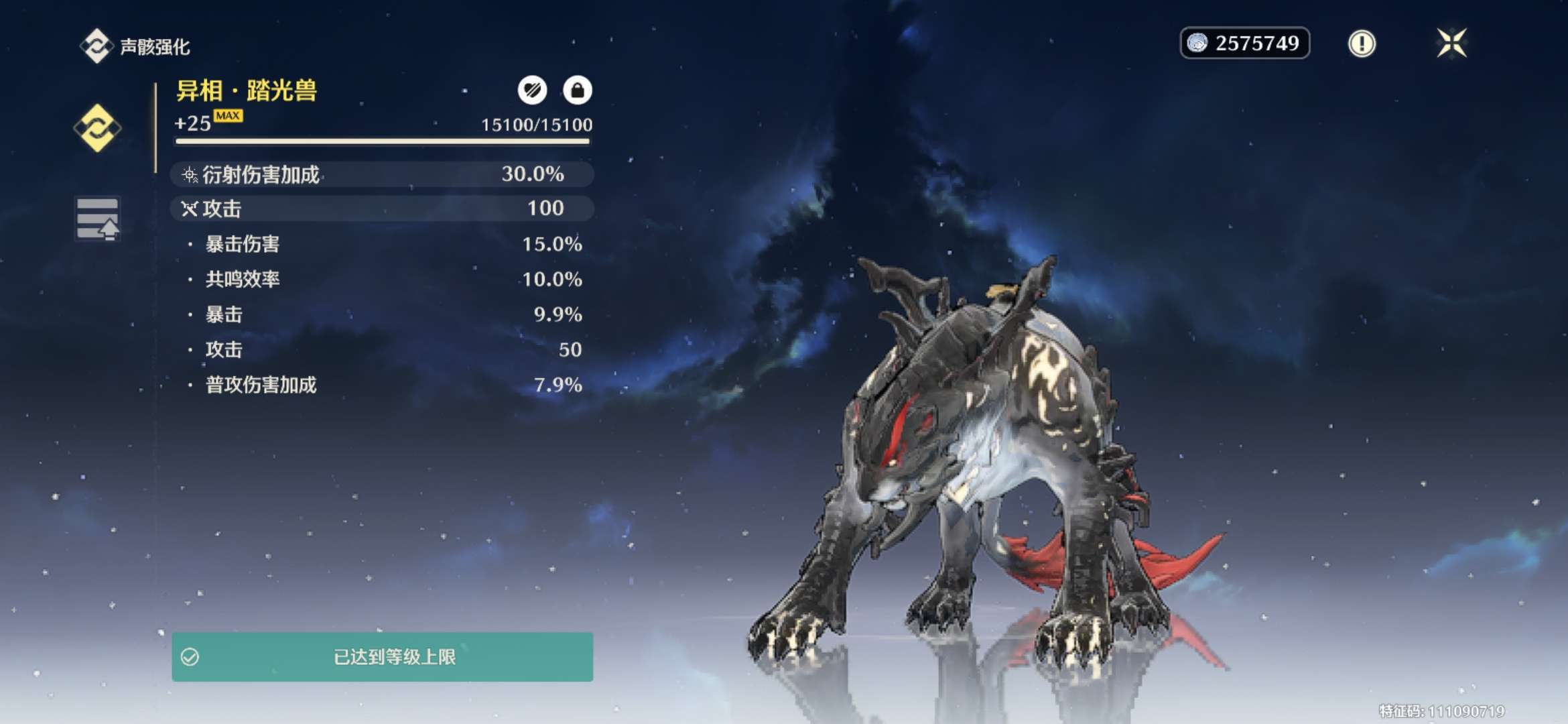
Task: Select the diffraction damage bonus main stat
Action: (382, 174)
